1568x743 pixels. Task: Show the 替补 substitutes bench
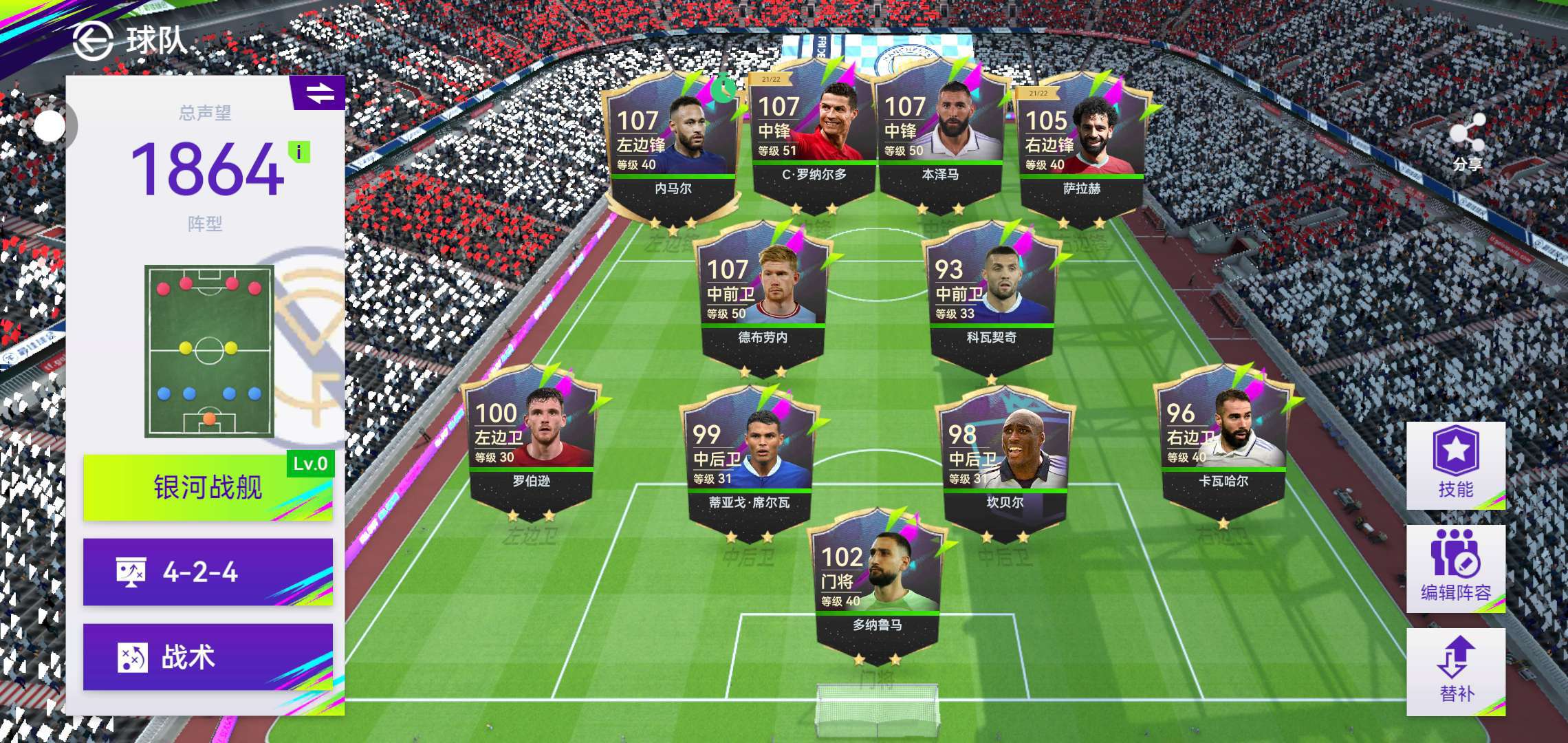[x=1456, y=672]
